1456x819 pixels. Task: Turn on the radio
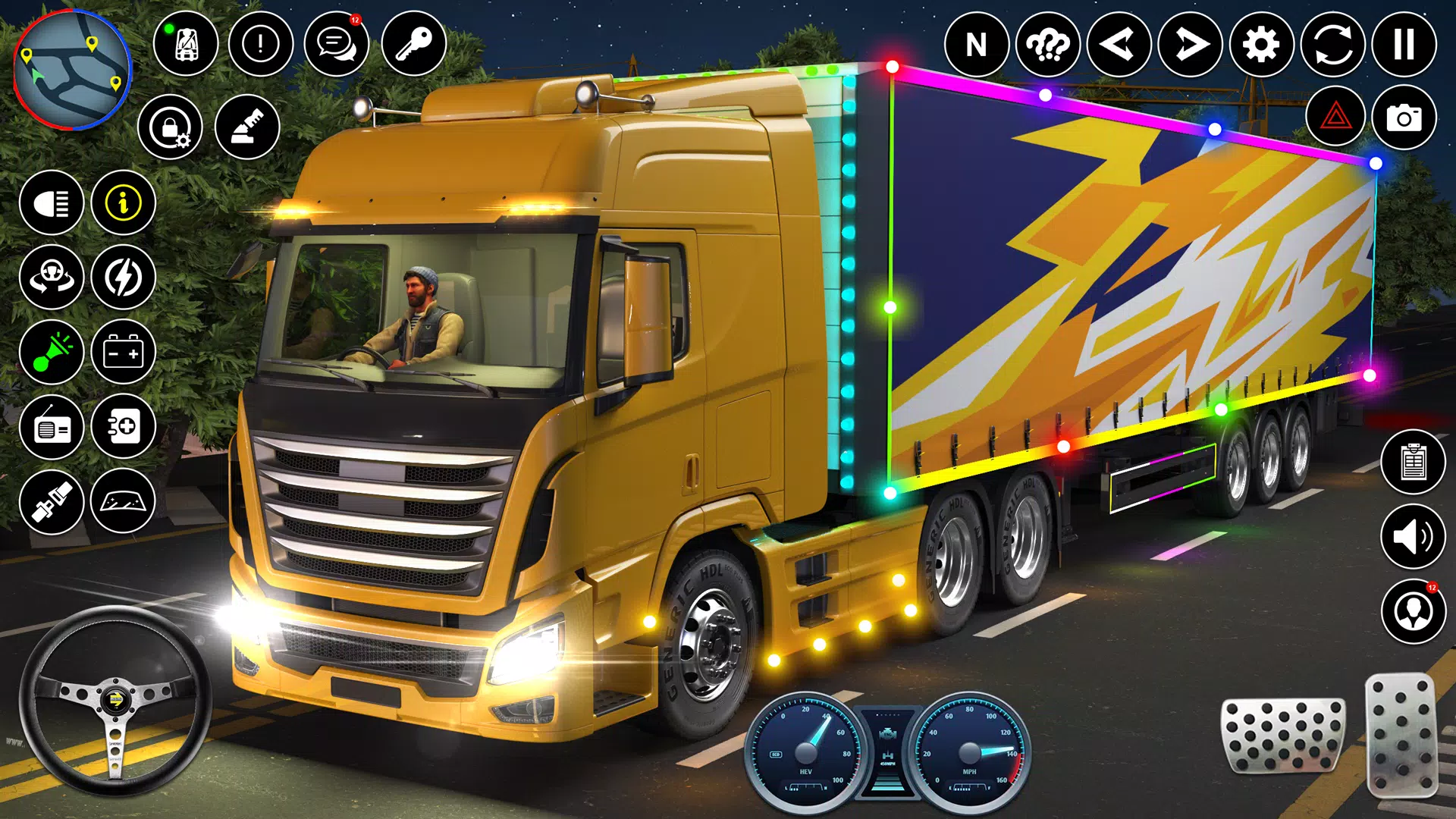tap(52, 427)
